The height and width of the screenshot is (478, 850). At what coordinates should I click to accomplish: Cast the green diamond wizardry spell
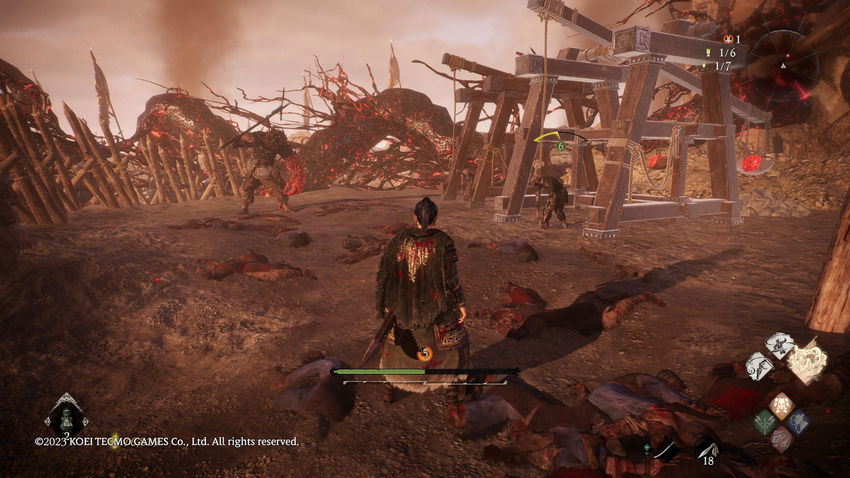pyautogui.click(x=765, y=422)
